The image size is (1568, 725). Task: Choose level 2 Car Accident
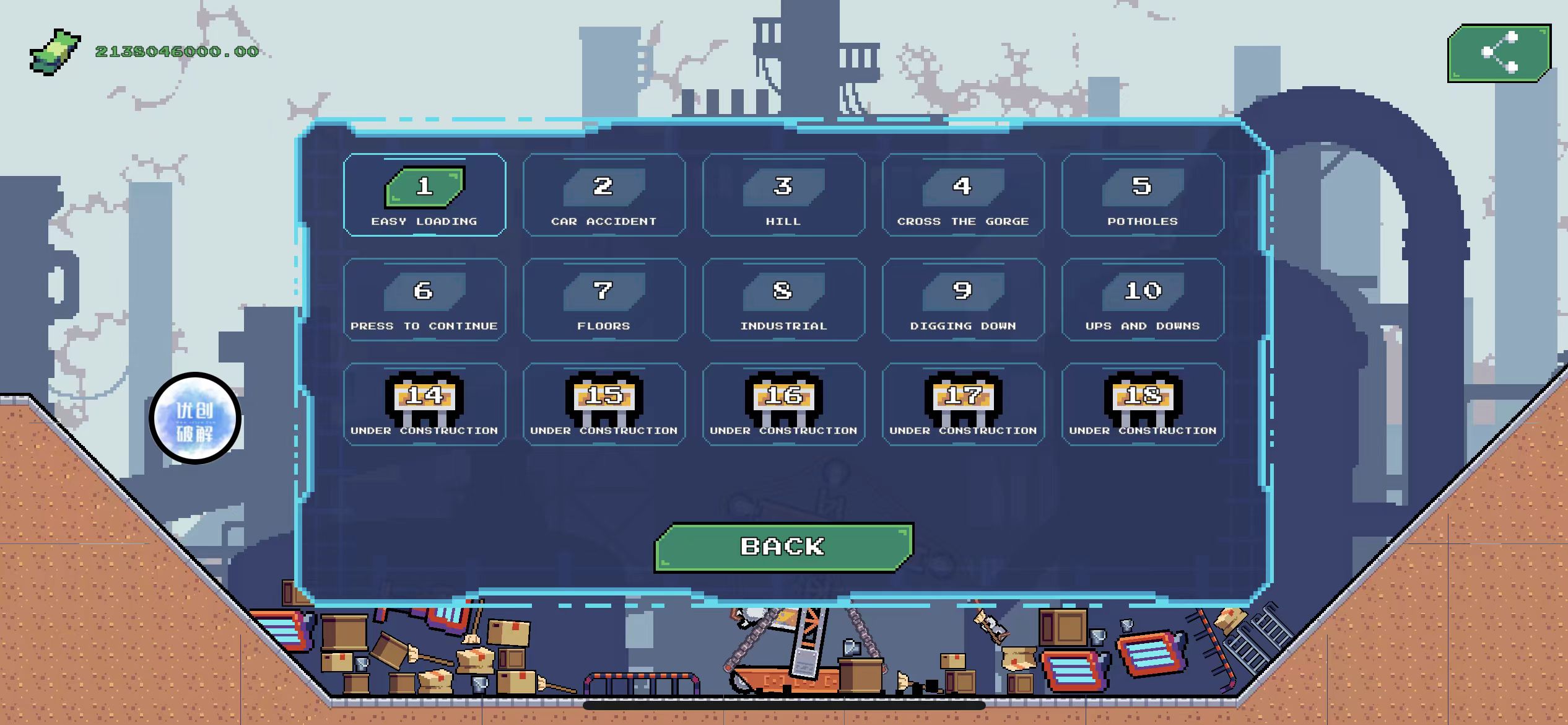(x=604, y=195)
